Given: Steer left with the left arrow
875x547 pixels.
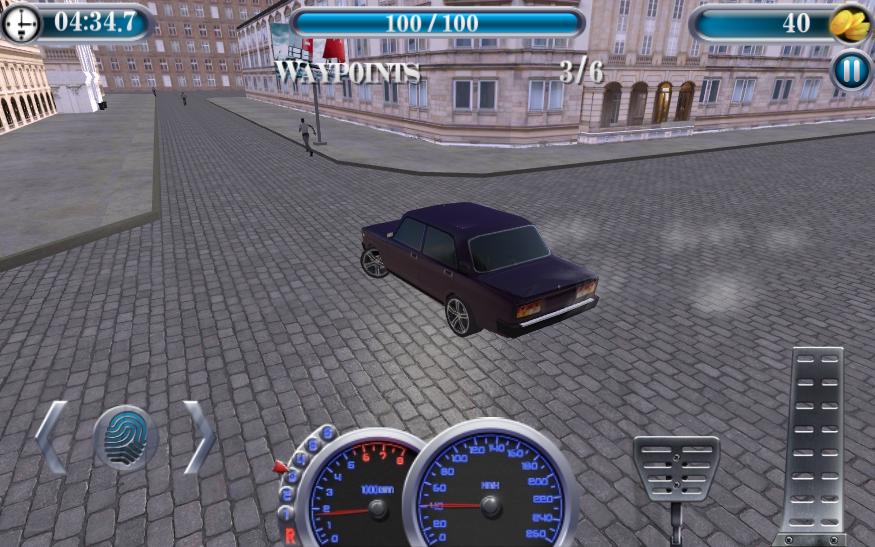Looking at the screenshot, I should 52,437.
